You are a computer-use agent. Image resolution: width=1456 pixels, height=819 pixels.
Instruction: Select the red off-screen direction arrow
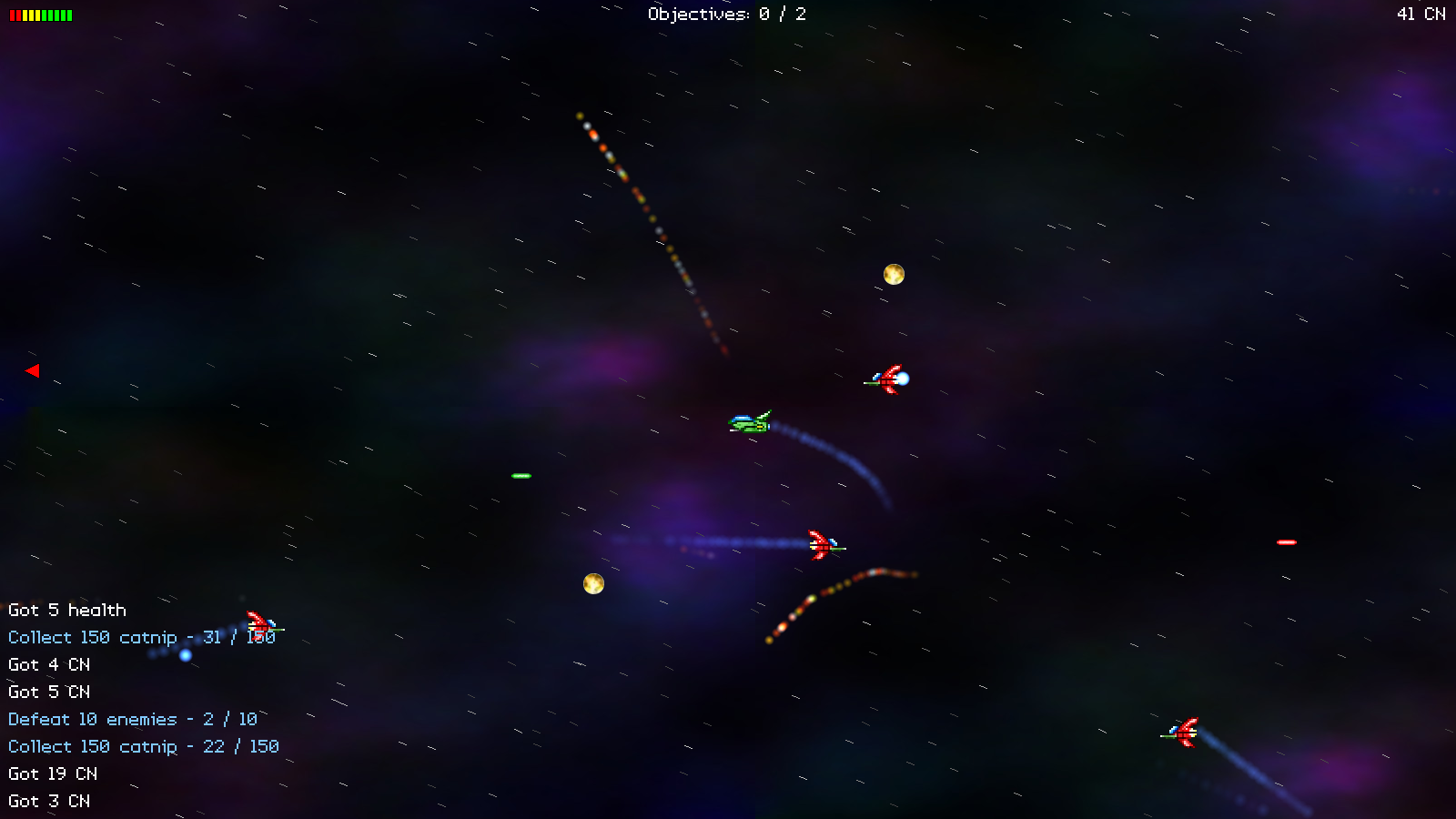(x=33, y=370)
